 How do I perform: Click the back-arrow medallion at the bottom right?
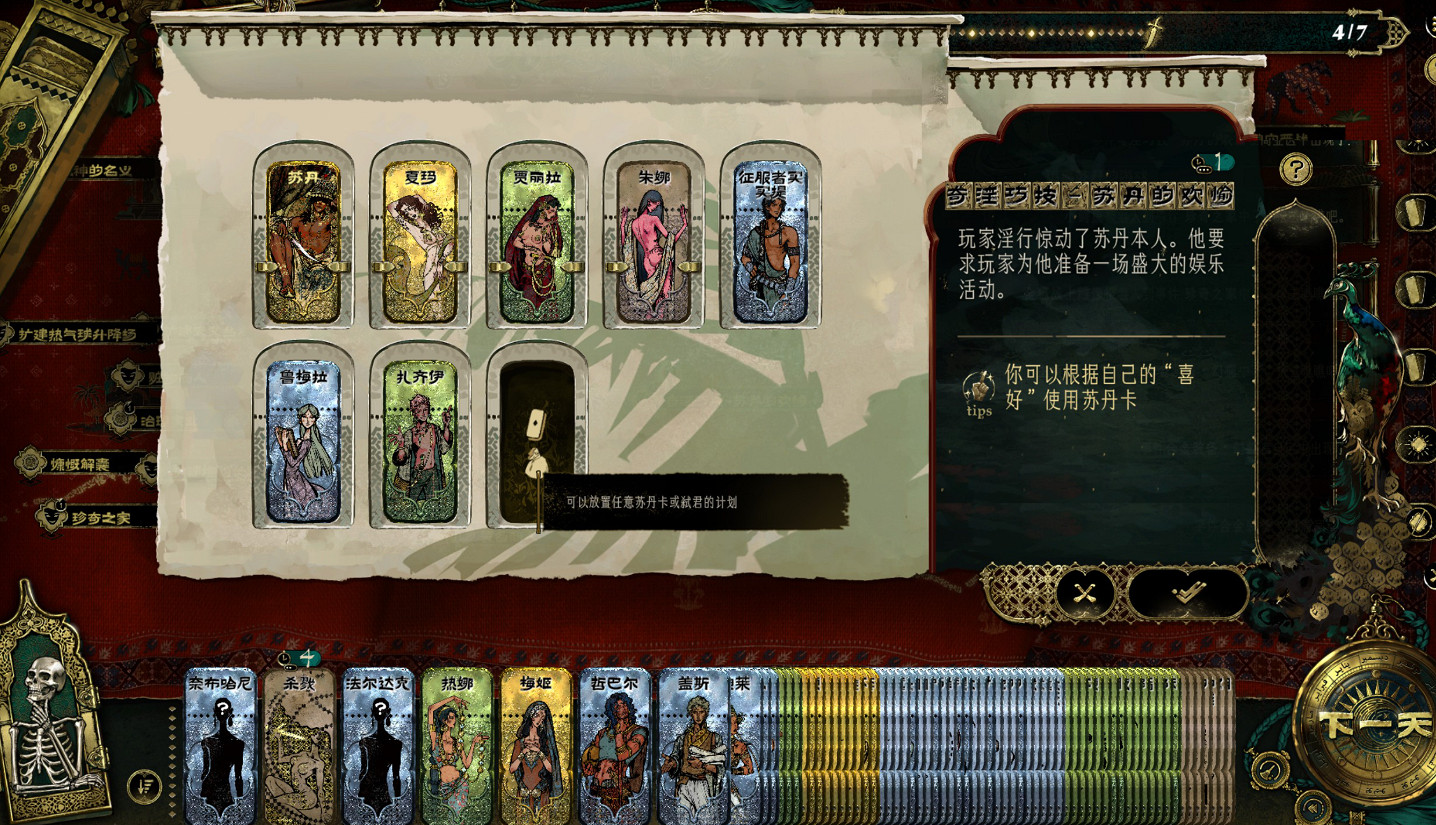1313,807
